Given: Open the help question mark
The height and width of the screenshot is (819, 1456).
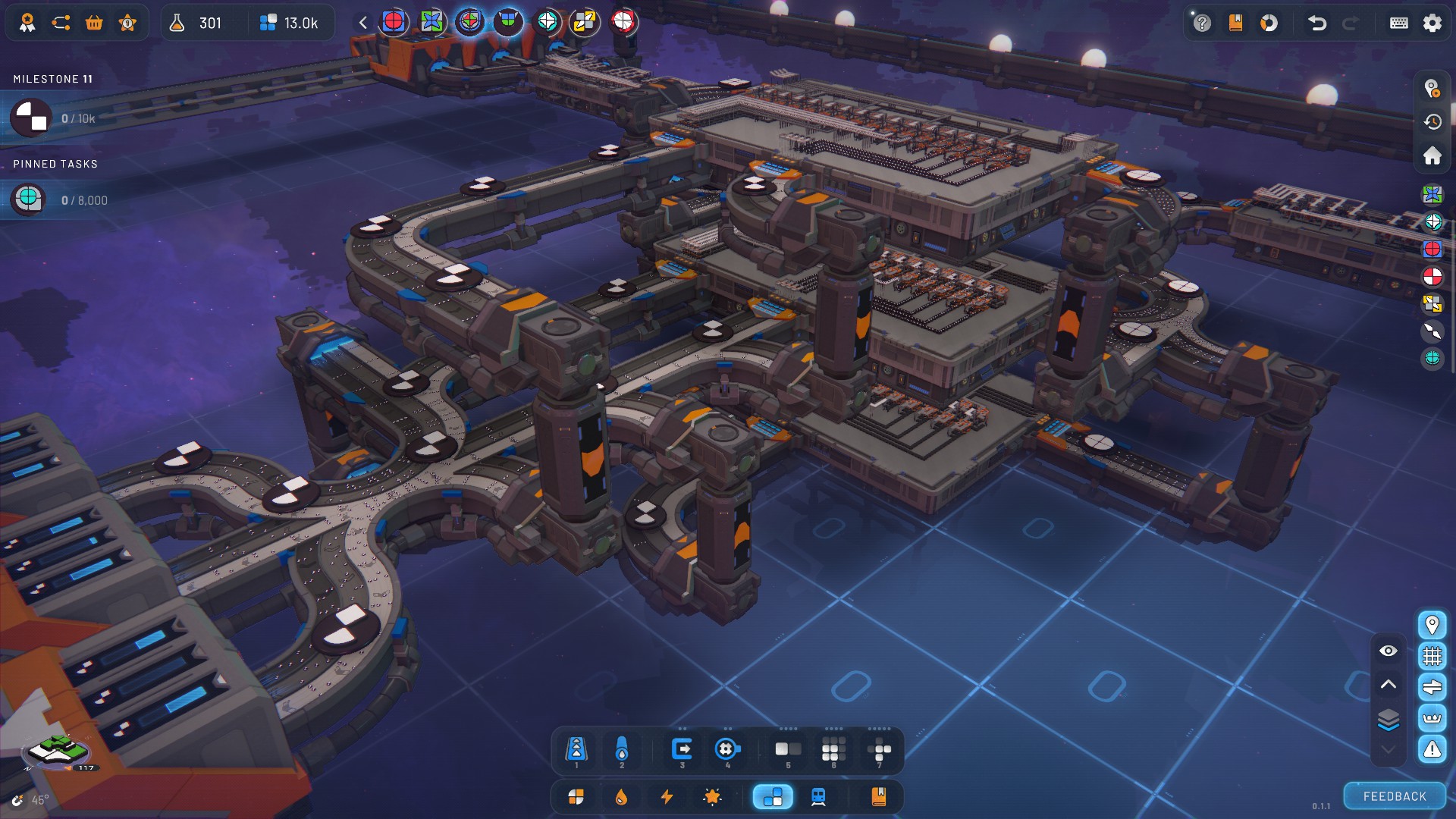Looking at the screenshot, I should (1202, 23).
